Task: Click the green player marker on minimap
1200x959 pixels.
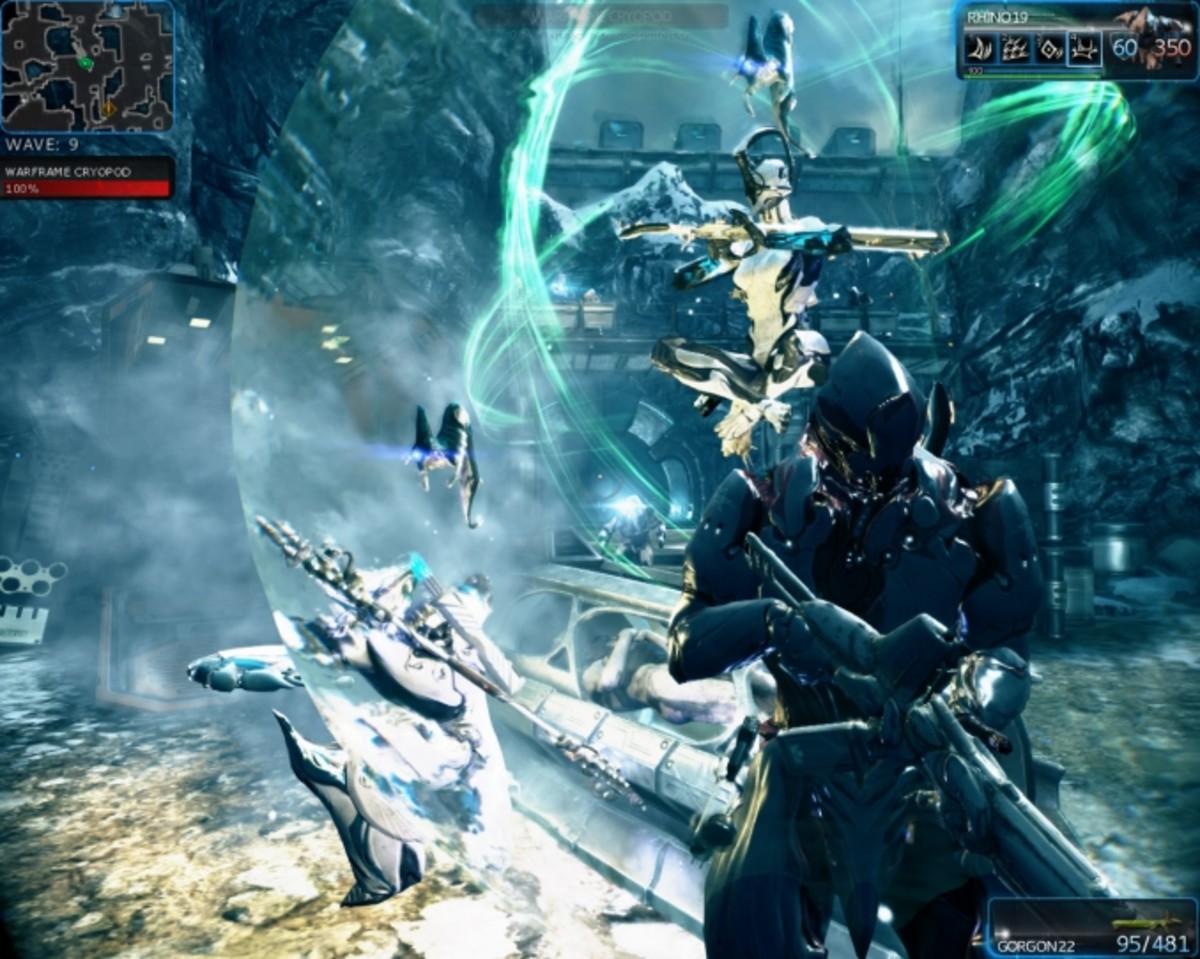Action: click(x=86, y=63)
